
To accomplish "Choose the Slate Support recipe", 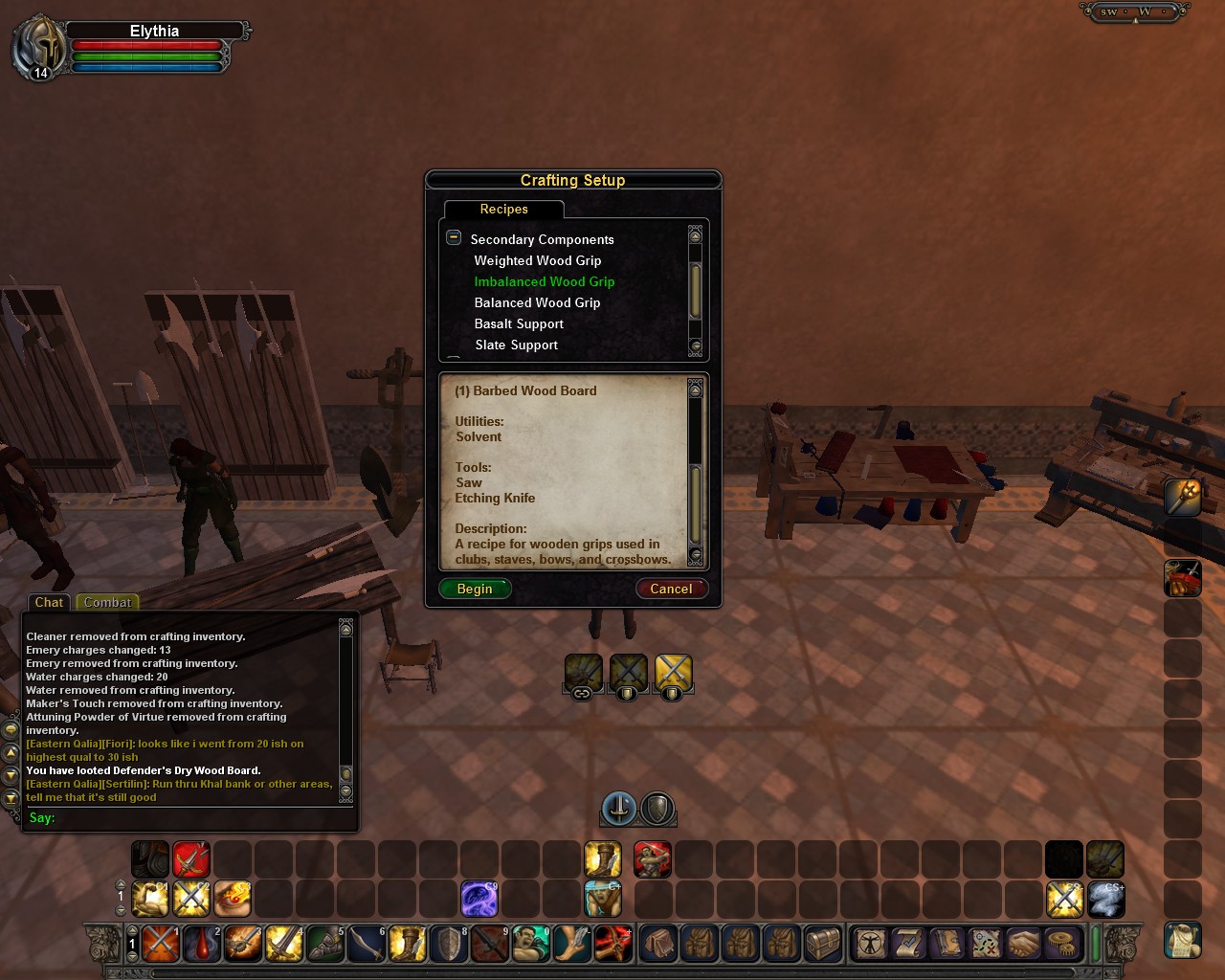I will tap(517, 345).
